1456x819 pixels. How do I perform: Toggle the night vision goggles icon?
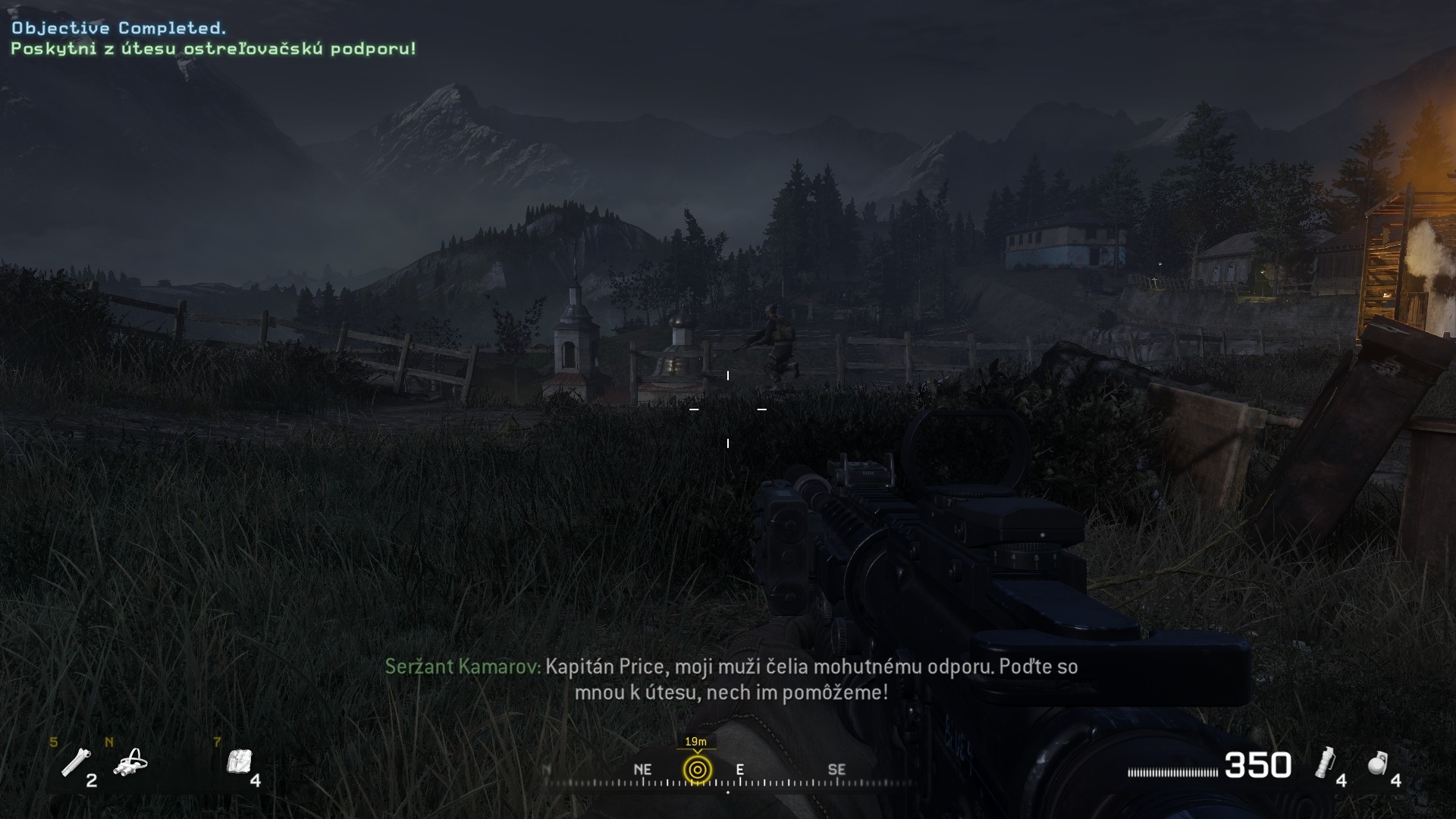[130, 762]
